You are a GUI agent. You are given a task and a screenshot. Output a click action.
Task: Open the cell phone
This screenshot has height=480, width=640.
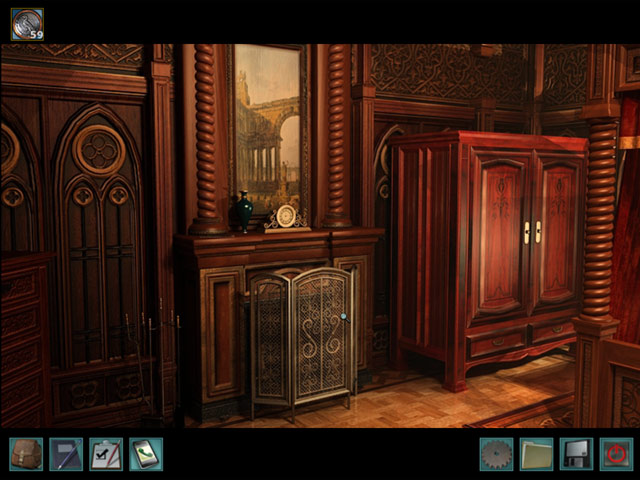point(146,454)
